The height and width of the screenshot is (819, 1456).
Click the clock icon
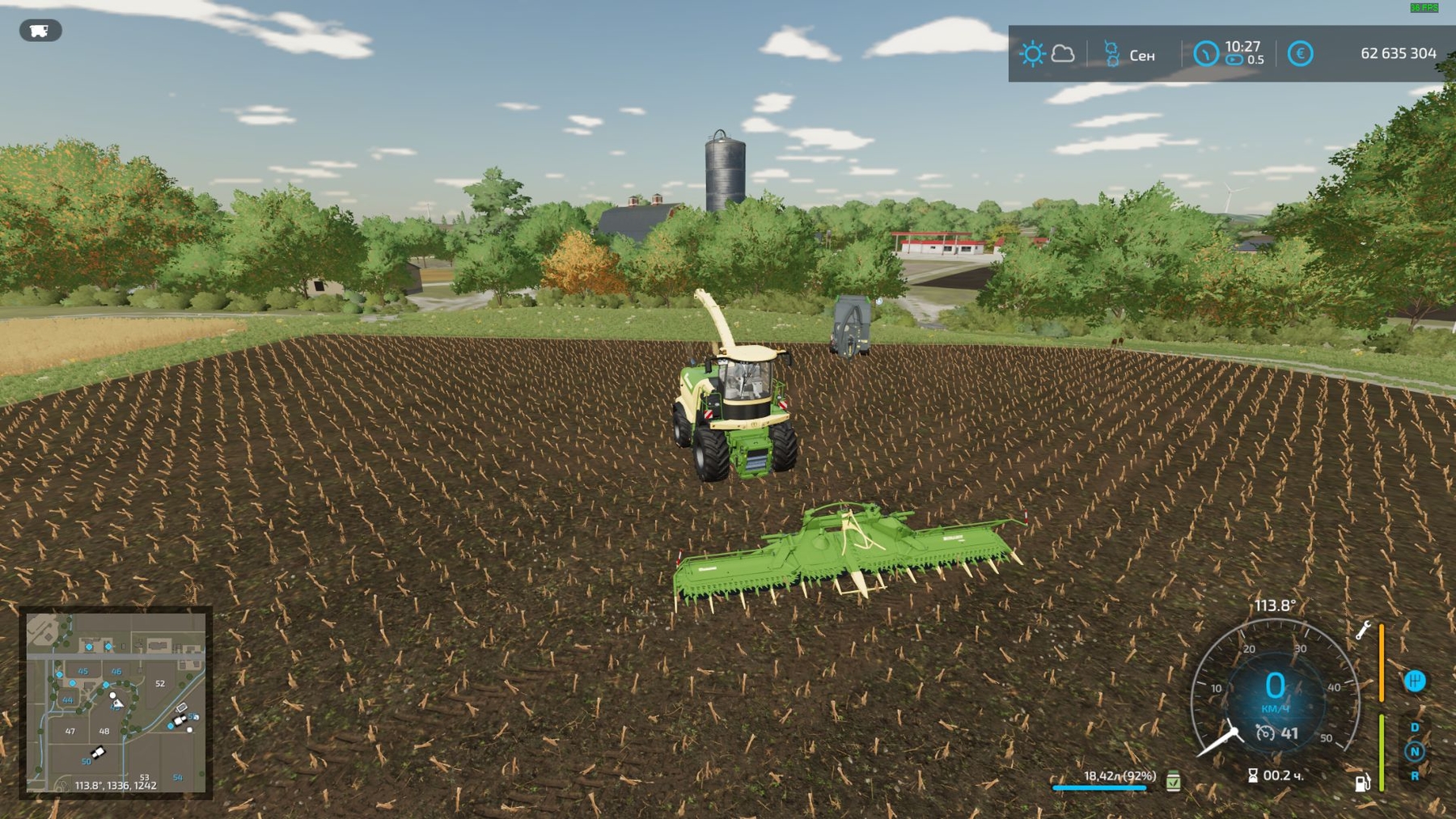coord(1205,54)
